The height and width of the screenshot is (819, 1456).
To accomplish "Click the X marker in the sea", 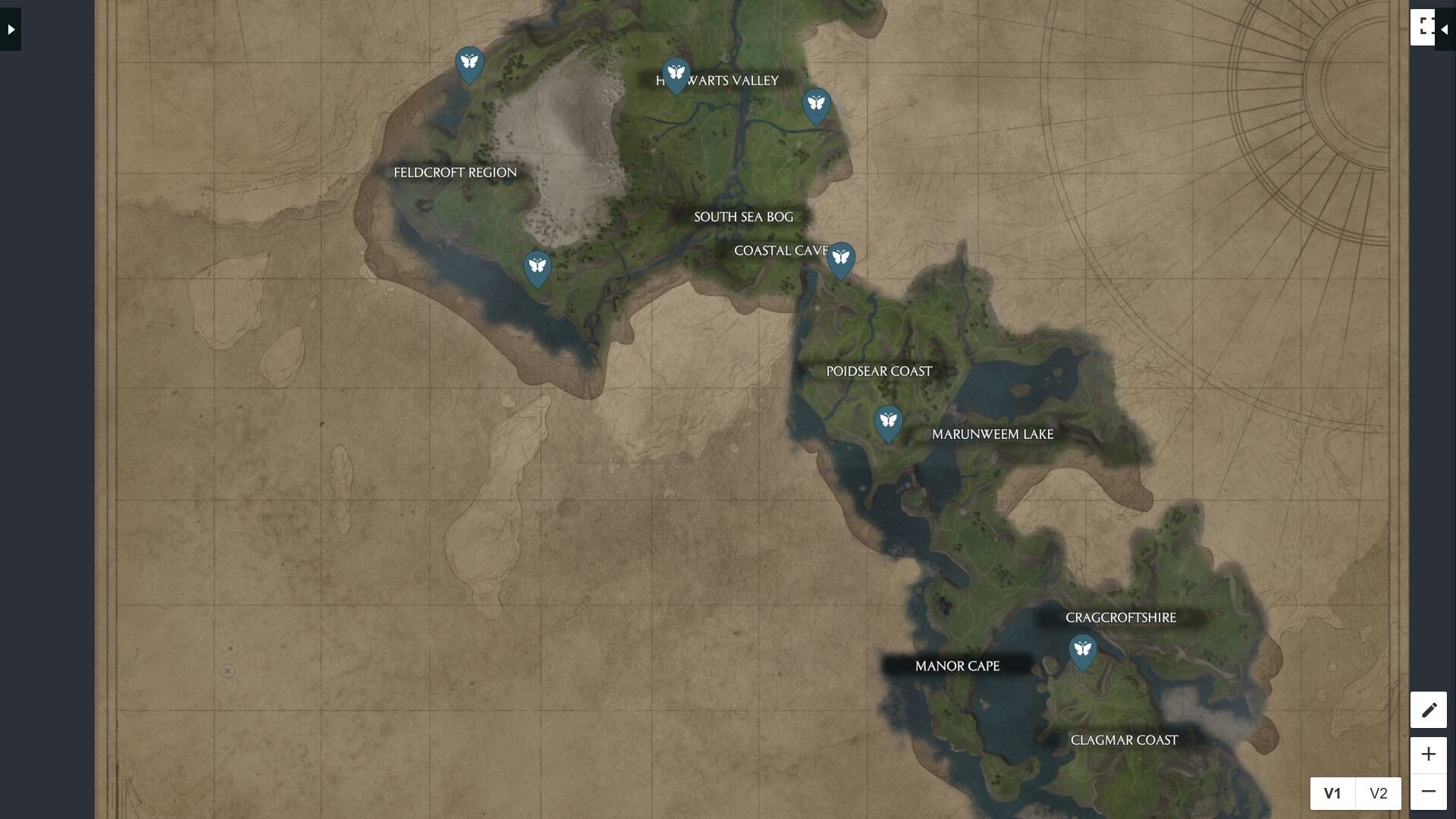I will coord(227,670).
